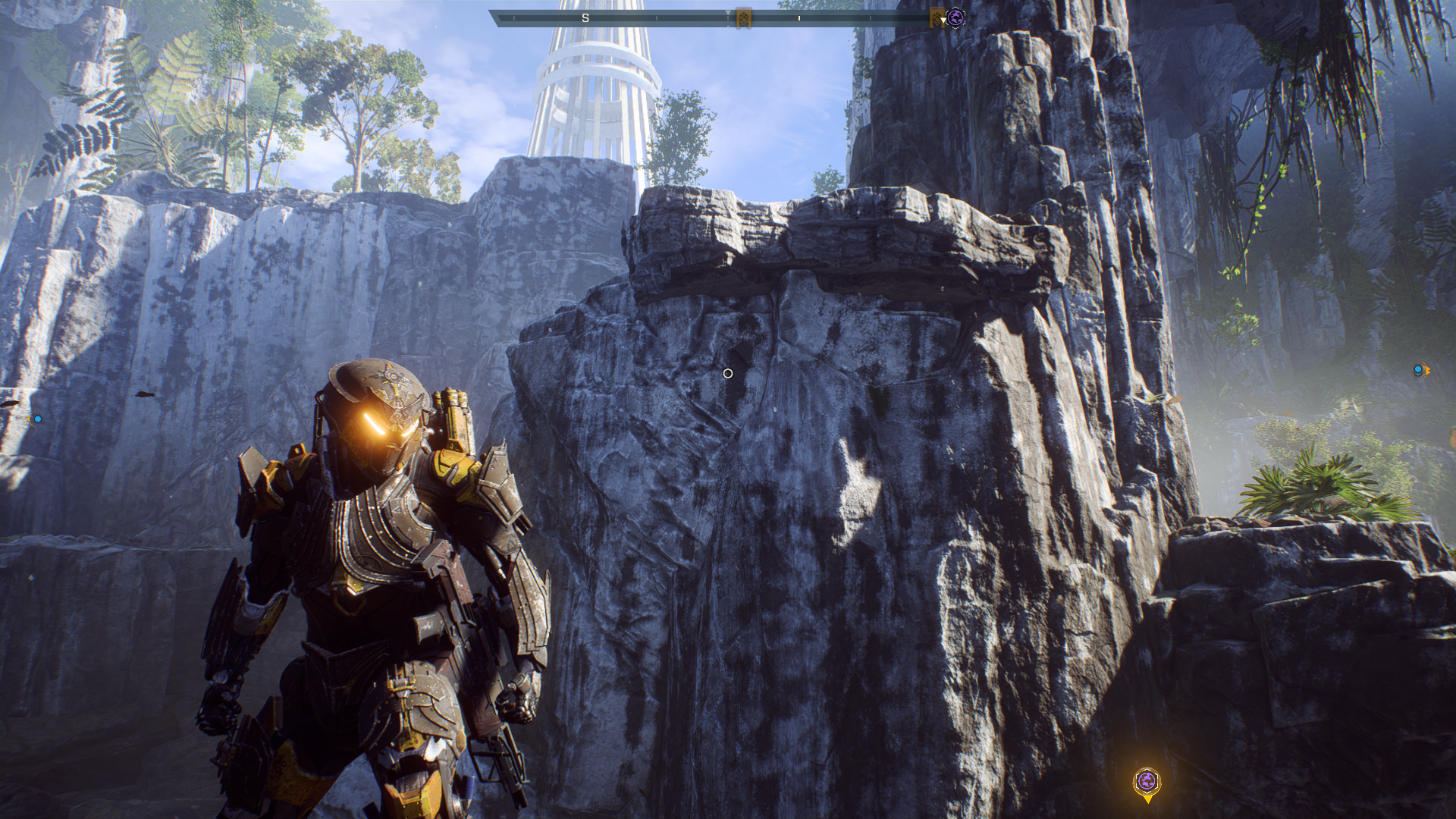This screenshot has height=819, width=1456.
Task: Select the blue teammate marker with left-pointing arrow
Action: coord(36,419)
